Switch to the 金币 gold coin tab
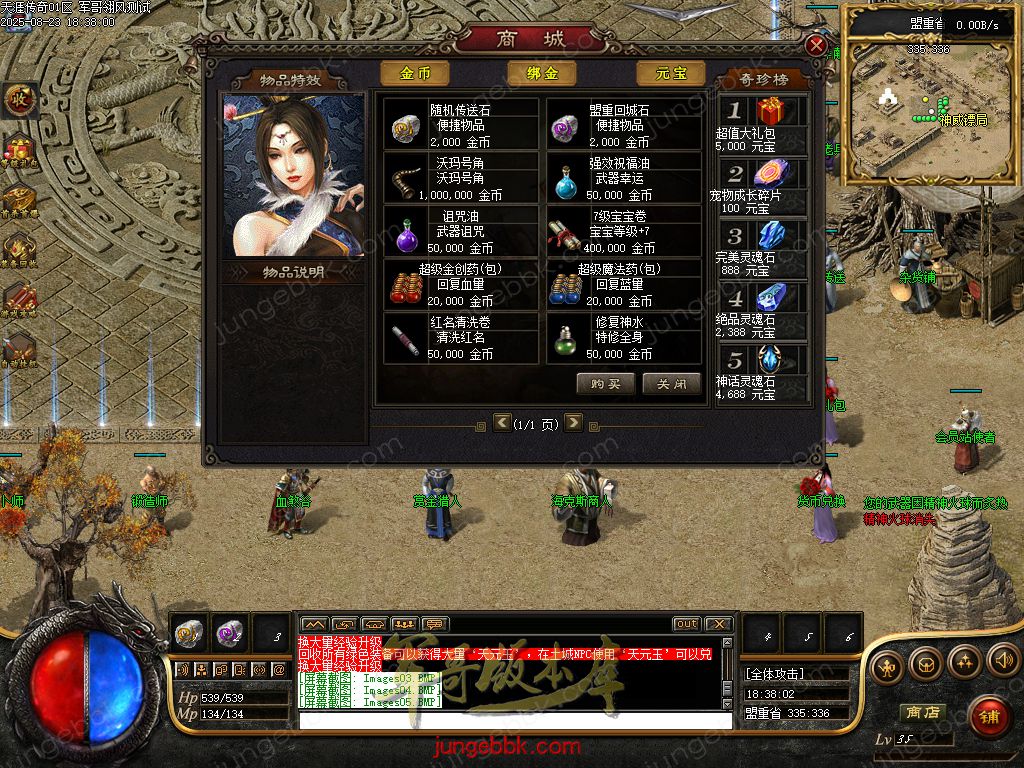1024x768 pixels. 415,74
